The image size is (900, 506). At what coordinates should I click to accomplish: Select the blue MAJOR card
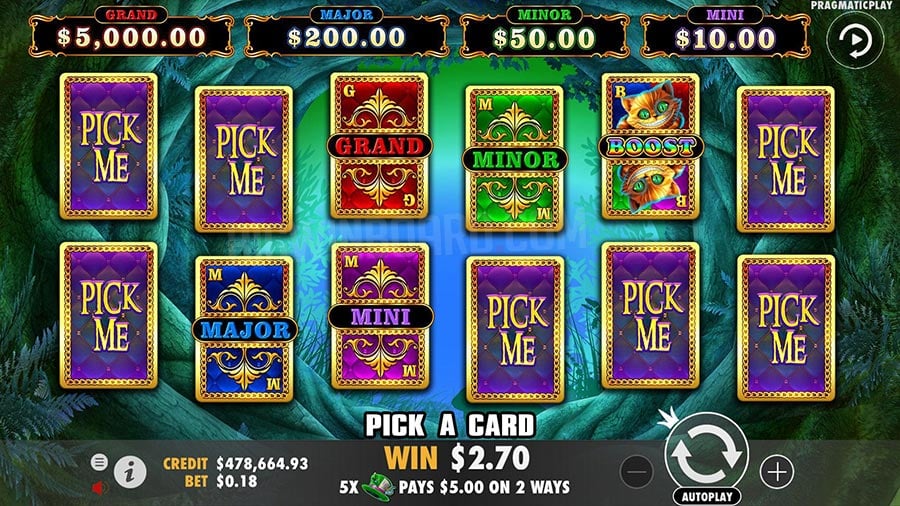click(x=244, y=328)
